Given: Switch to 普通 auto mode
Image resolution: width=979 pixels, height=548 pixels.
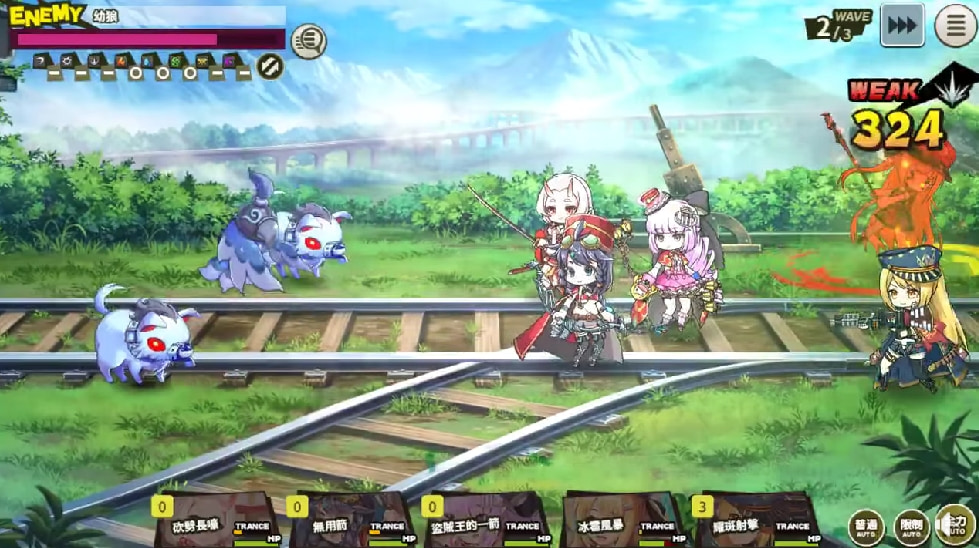Looking at the screenshot, I should click(866, 526).
